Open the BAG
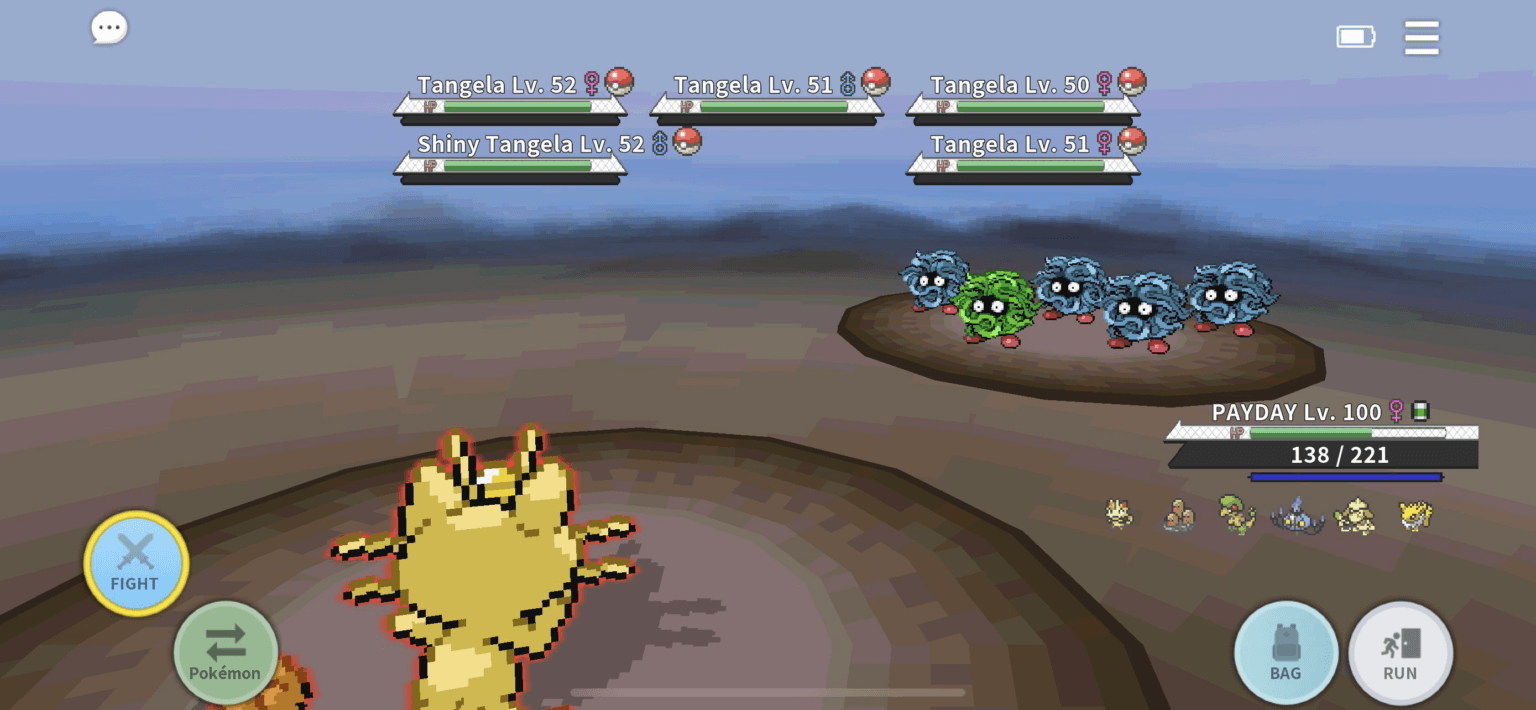 pyautogui.click(x=1285, y=653)
